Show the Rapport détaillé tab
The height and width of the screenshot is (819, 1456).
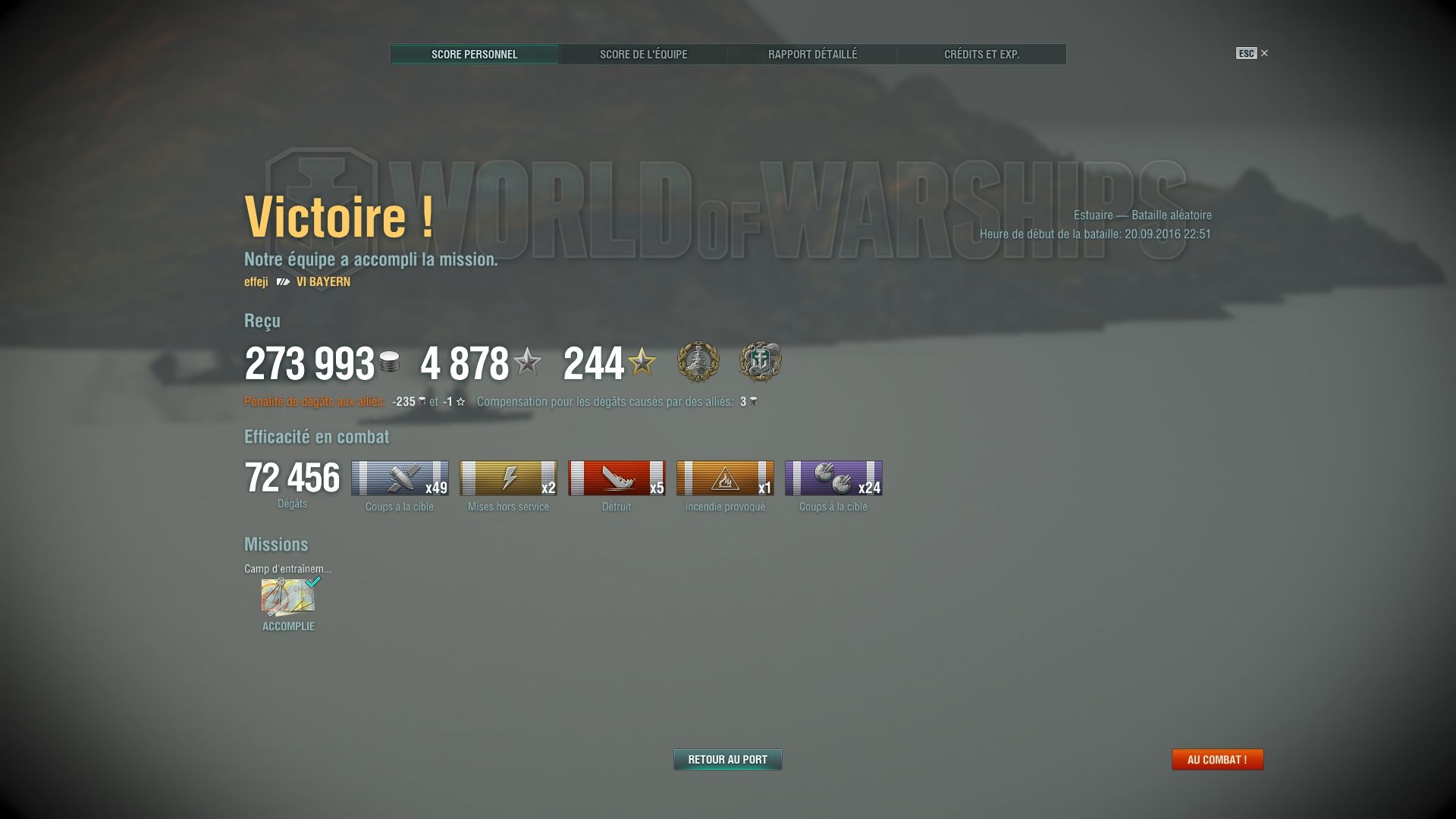click(812, 55)
